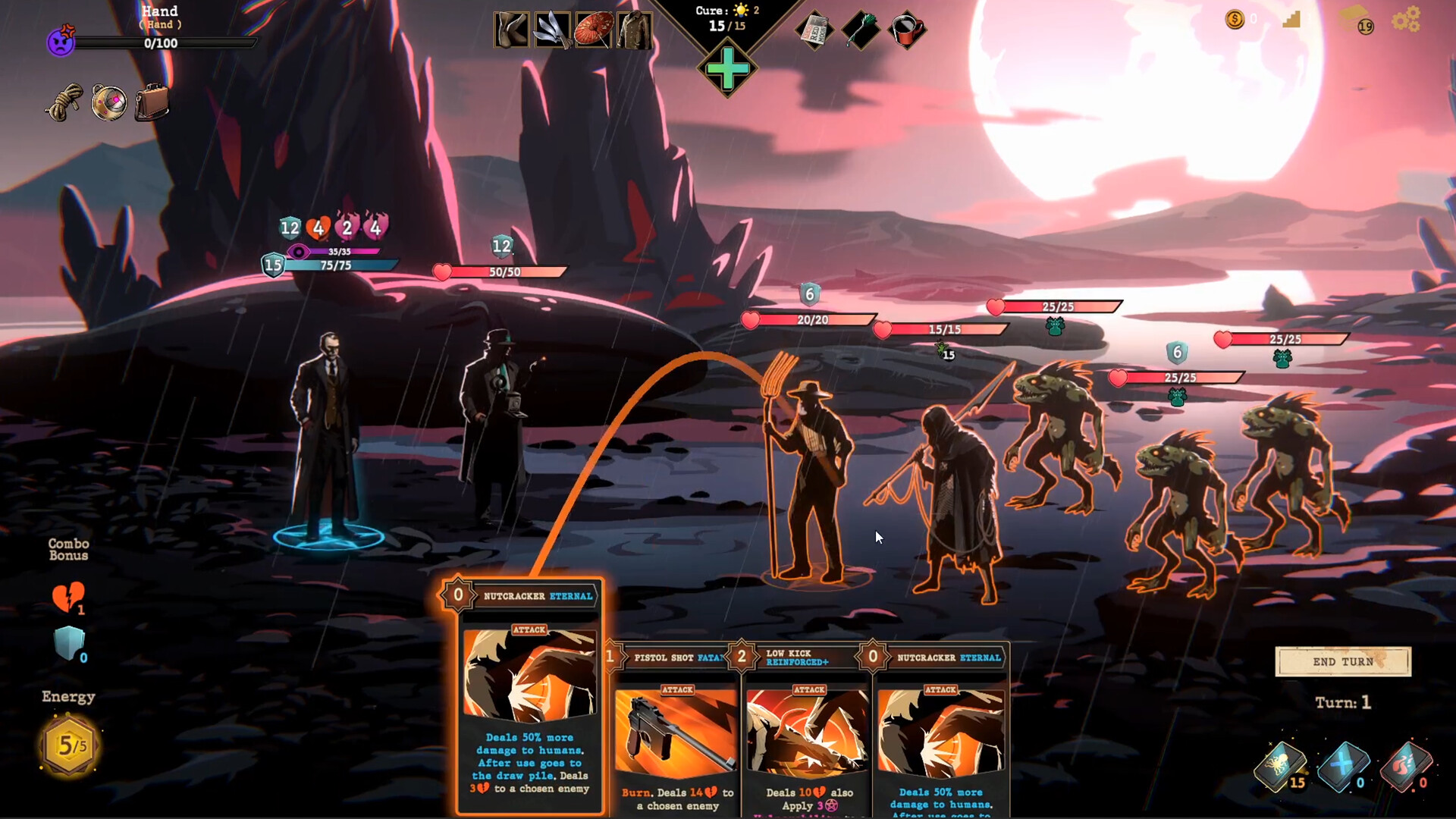
Task: Use the Red Moon newspaper item
Action: point(814,31)
